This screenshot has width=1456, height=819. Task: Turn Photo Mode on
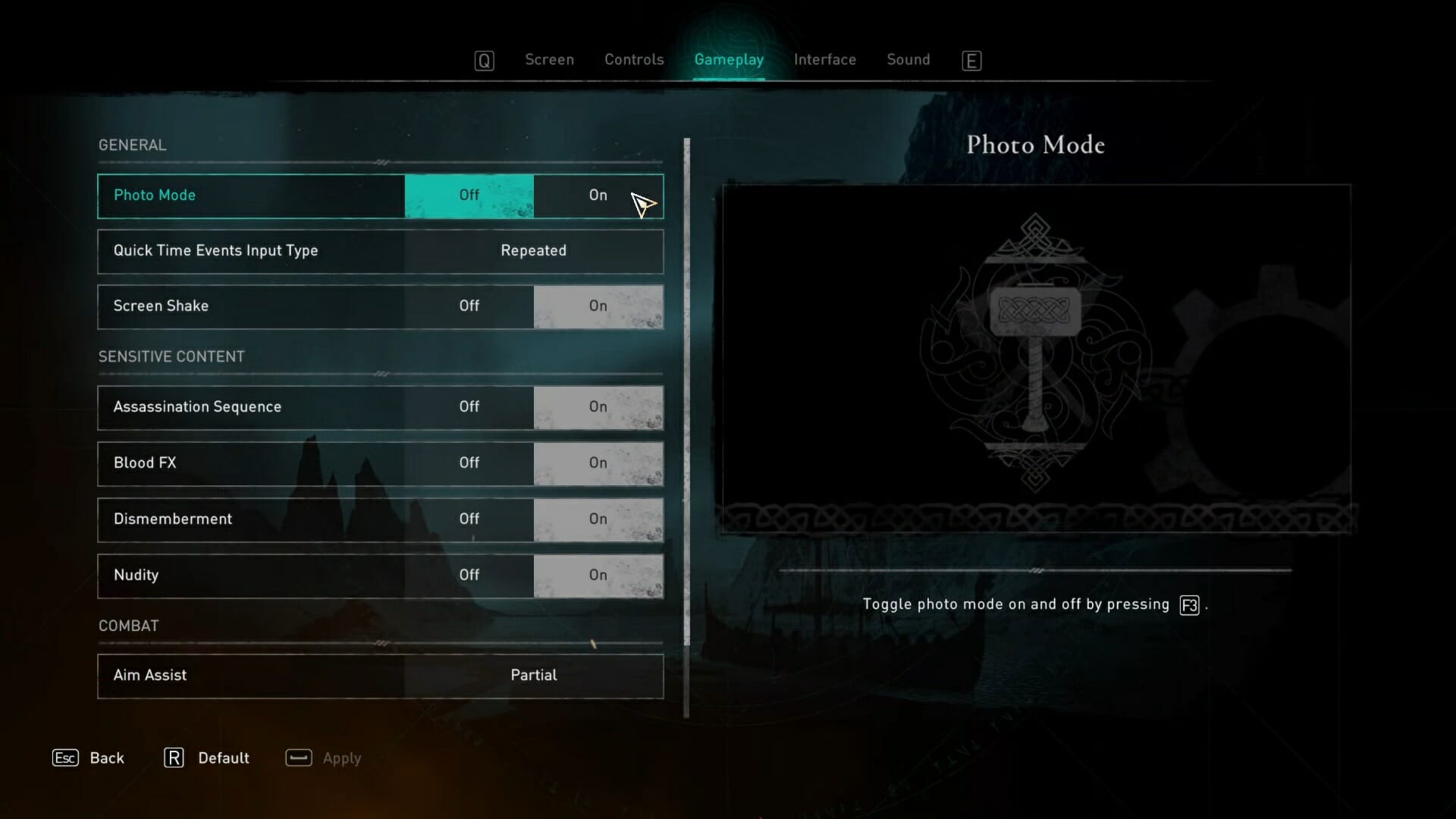click(x=598, y=196)
